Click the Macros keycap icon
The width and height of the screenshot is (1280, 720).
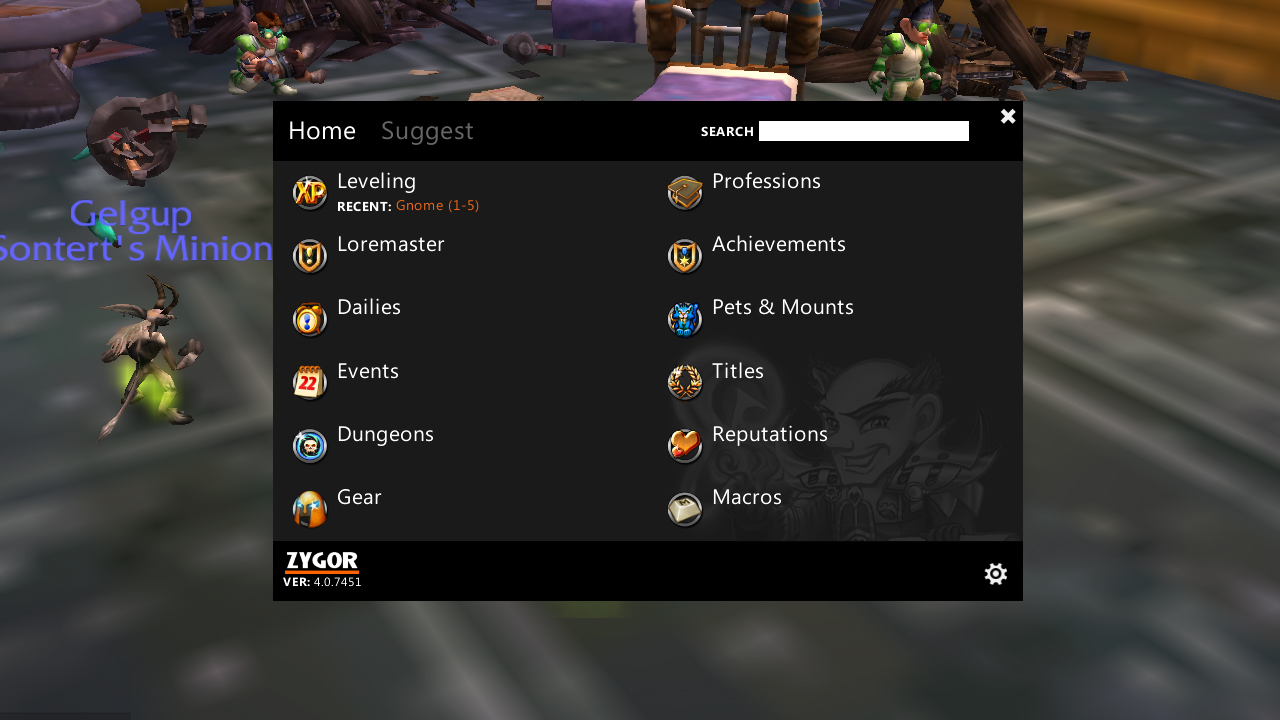(685, 508)
